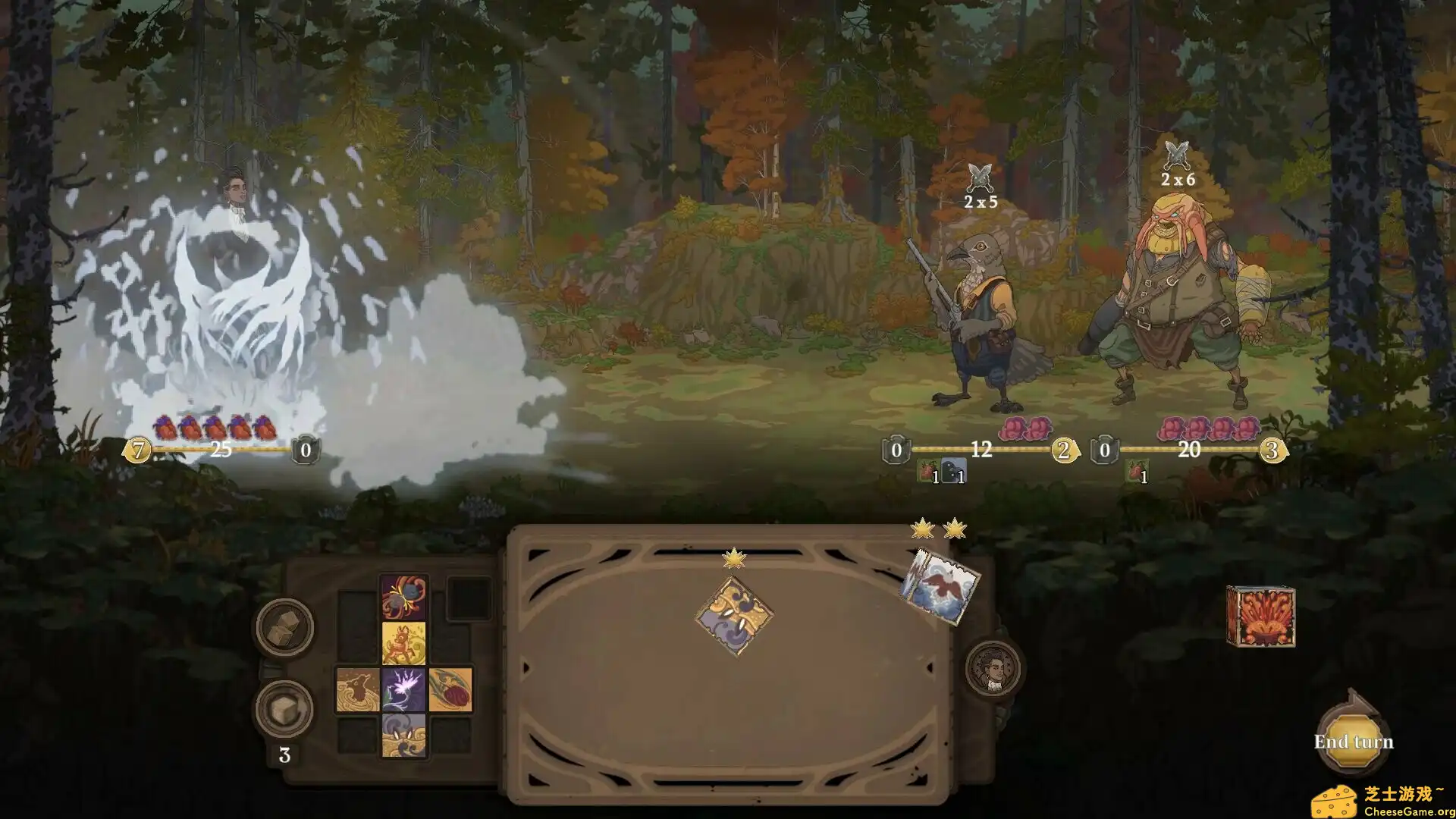This screenshot has height=819, width=1456.
Task: Select the two-dice reroll icon
Action: tap(283, 626)
